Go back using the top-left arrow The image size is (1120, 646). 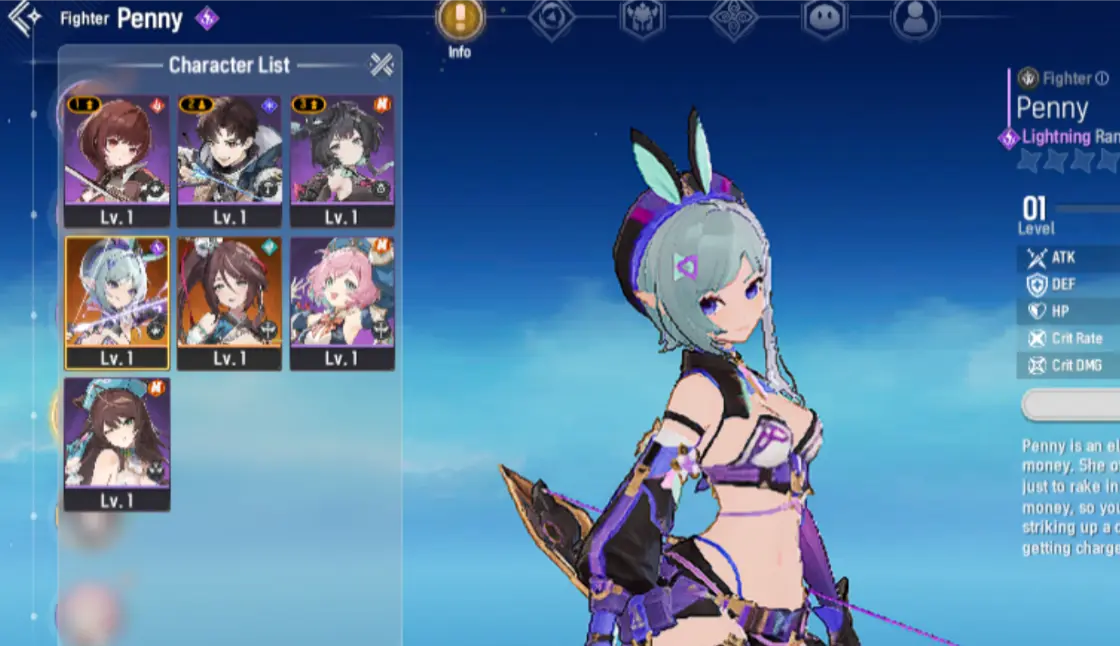tap(22, 17)
